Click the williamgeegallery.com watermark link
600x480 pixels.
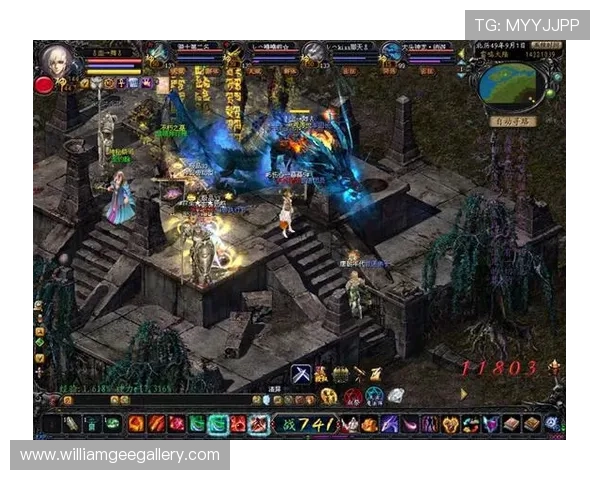click(120, 455)
